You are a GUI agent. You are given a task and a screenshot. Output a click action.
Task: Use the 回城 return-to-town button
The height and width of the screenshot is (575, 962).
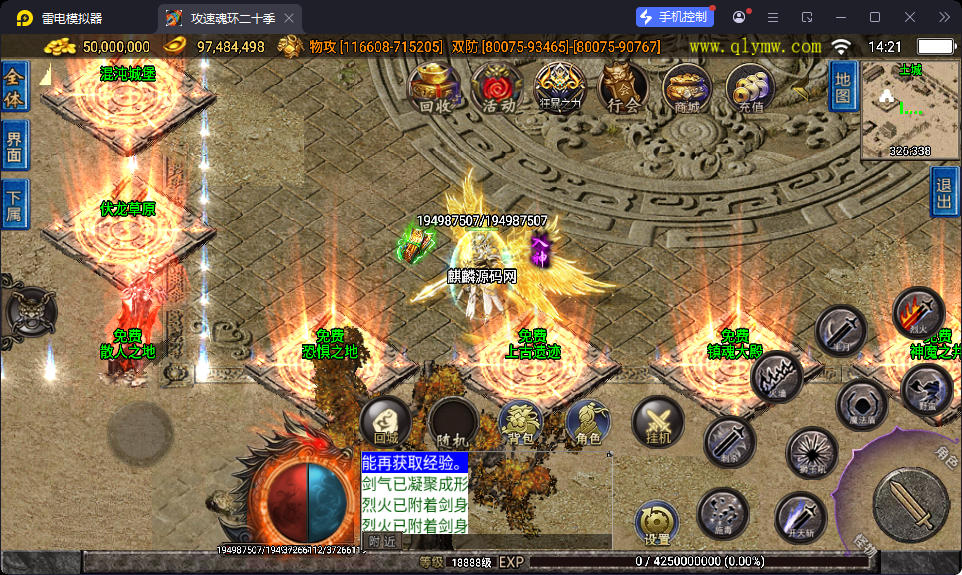coord(386,421)
